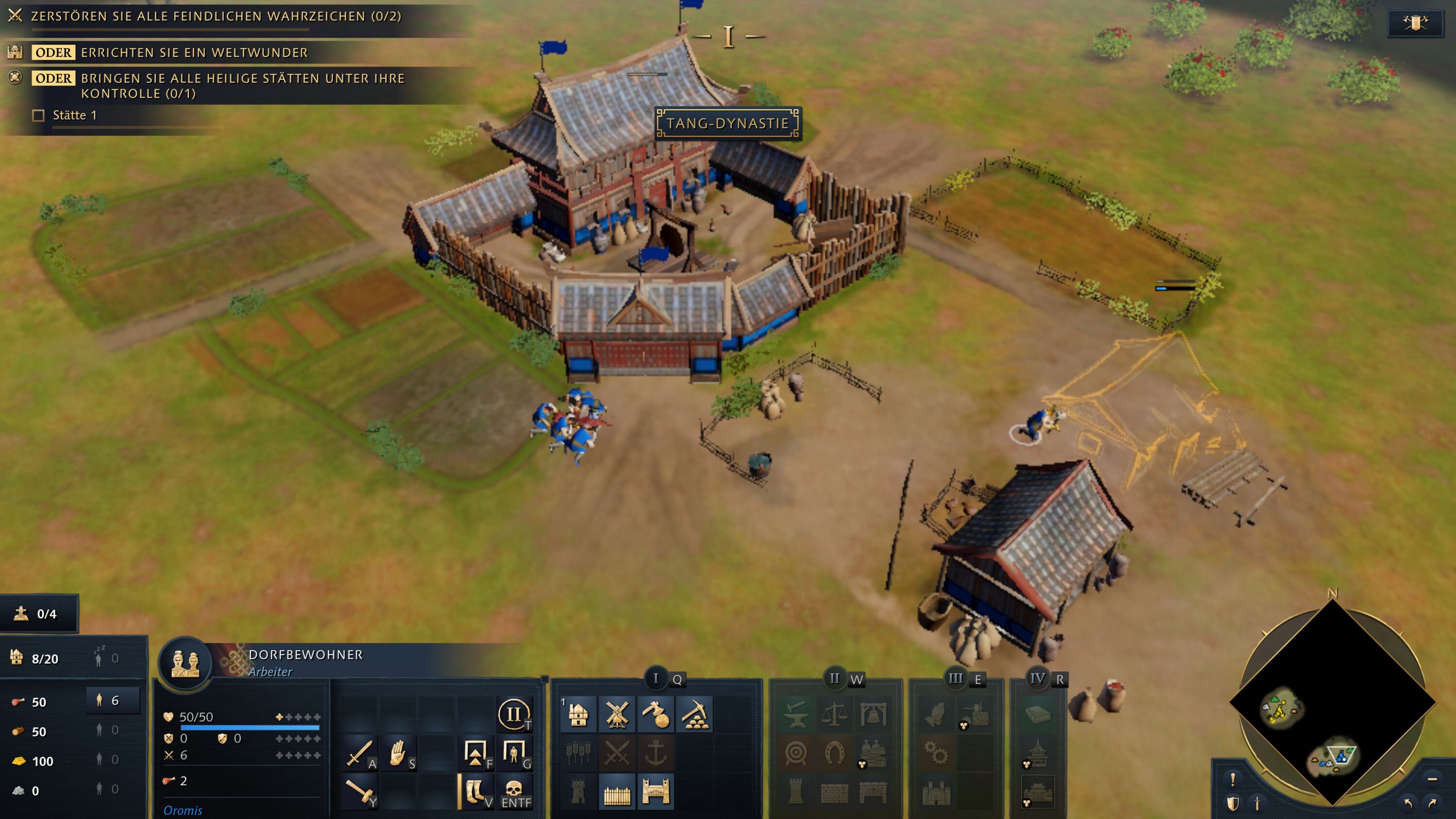Open the Age II advancement button
The height and width of the screenshot is (819, 1456).
[x=513, y=714]
